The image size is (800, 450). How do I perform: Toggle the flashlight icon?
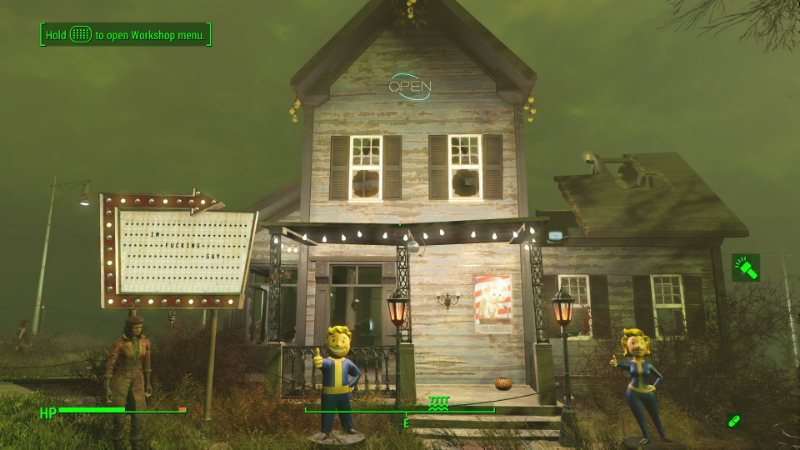tap(745, 267)
